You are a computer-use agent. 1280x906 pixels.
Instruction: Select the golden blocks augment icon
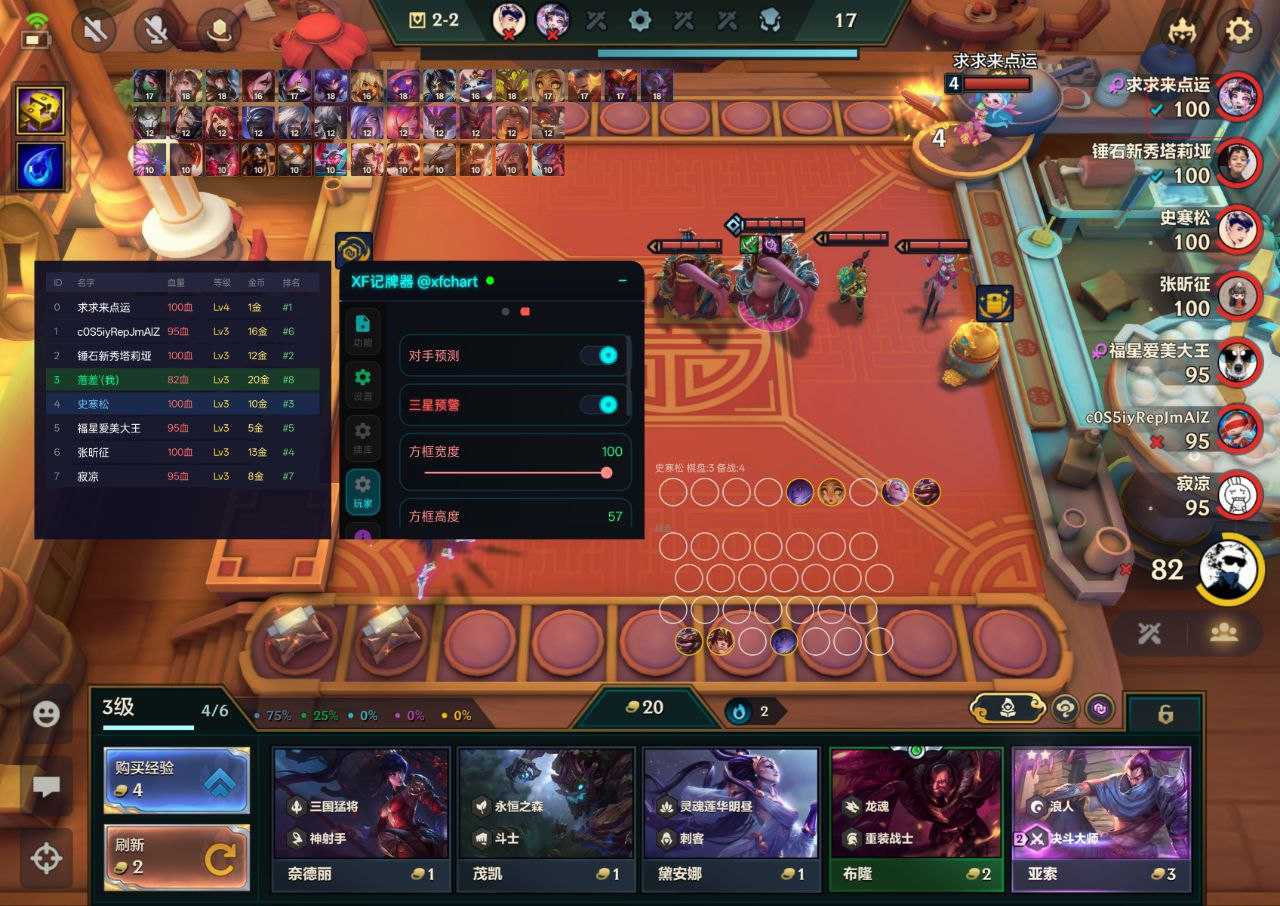[42, 110]
